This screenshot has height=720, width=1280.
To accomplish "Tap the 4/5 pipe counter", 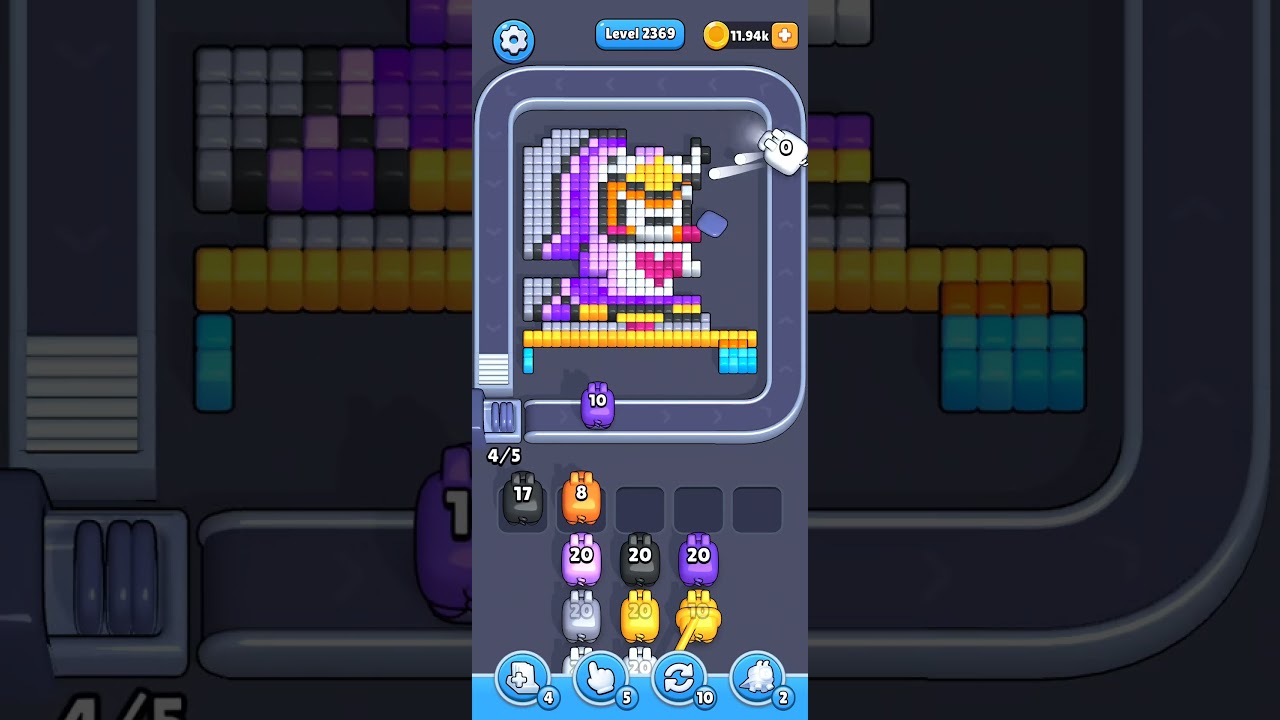I will (x=503, y=455).
